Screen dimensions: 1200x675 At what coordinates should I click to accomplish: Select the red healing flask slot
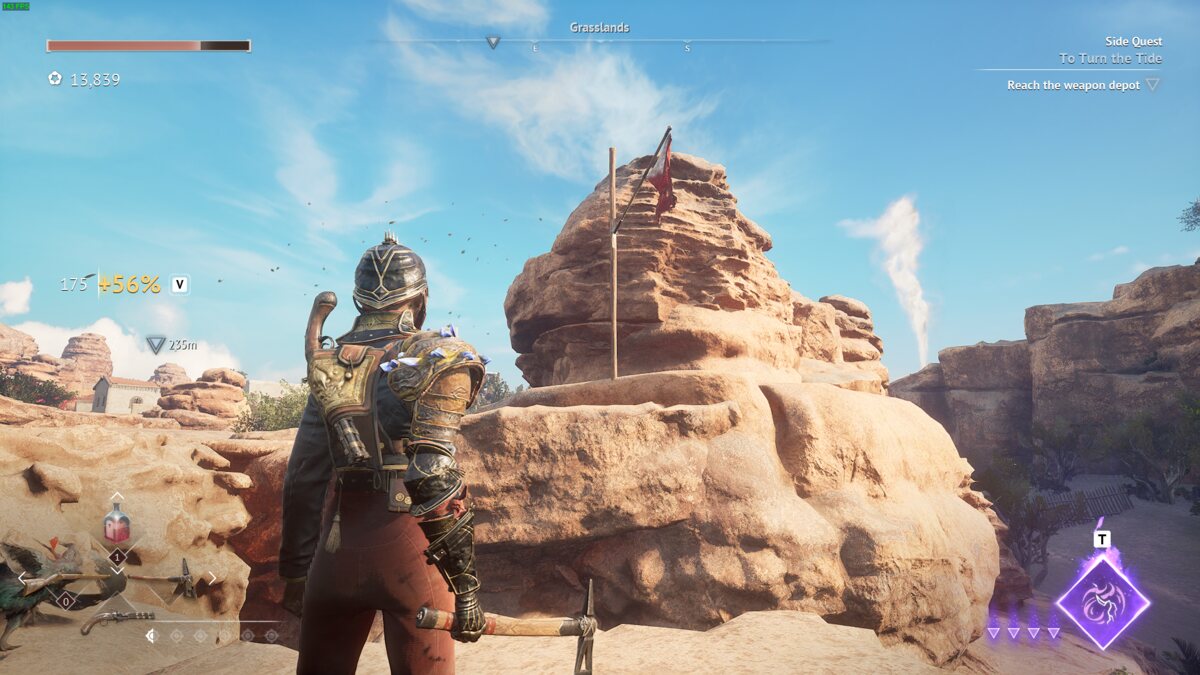[117, 523]
